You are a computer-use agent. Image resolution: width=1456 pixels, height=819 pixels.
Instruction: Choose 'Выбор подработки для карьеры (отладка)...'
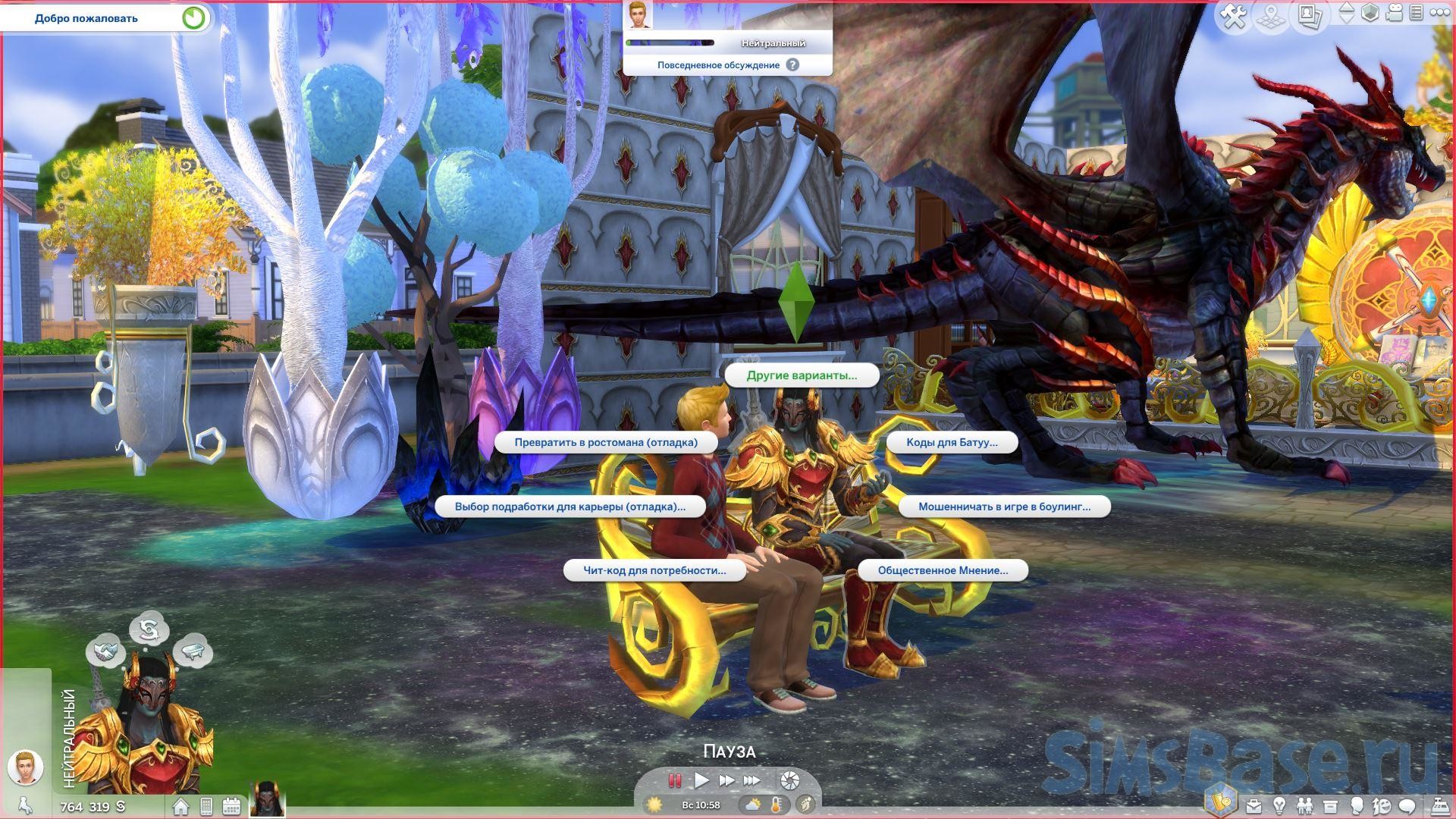(x=570, y=507)
